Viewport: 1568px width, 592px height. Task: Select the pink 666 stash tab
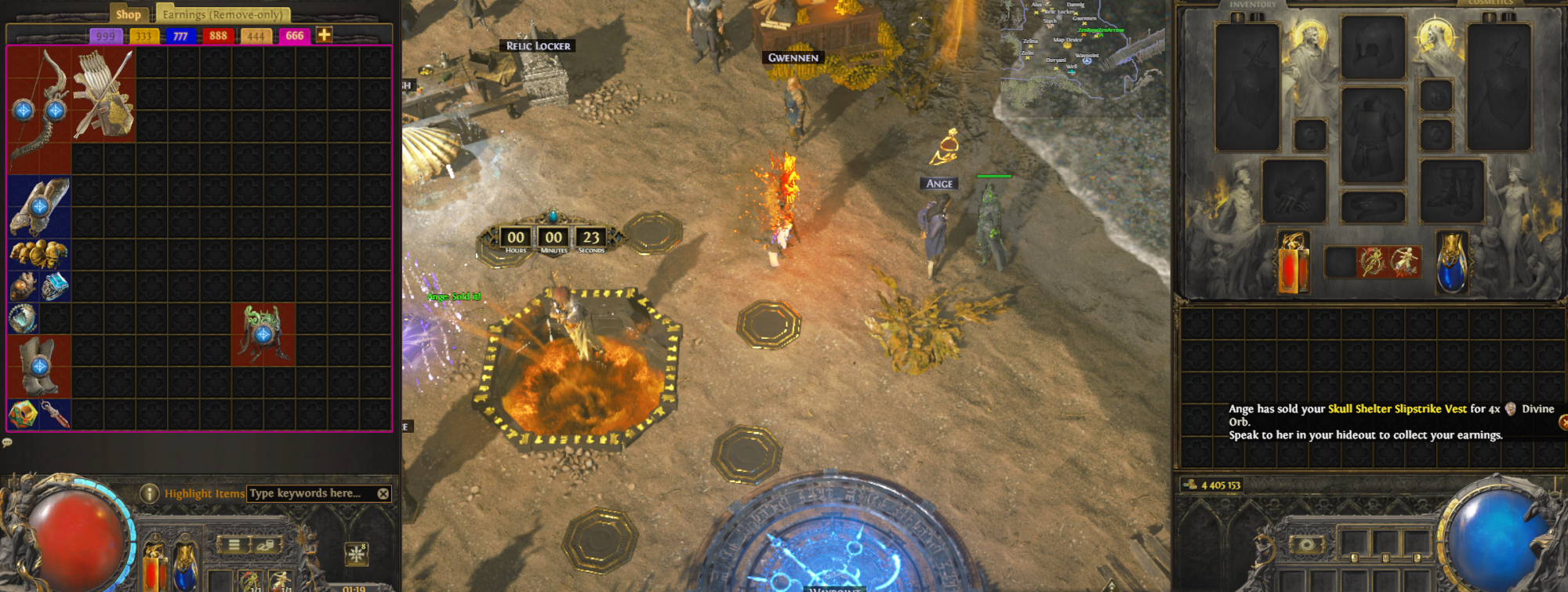(294, 36)
